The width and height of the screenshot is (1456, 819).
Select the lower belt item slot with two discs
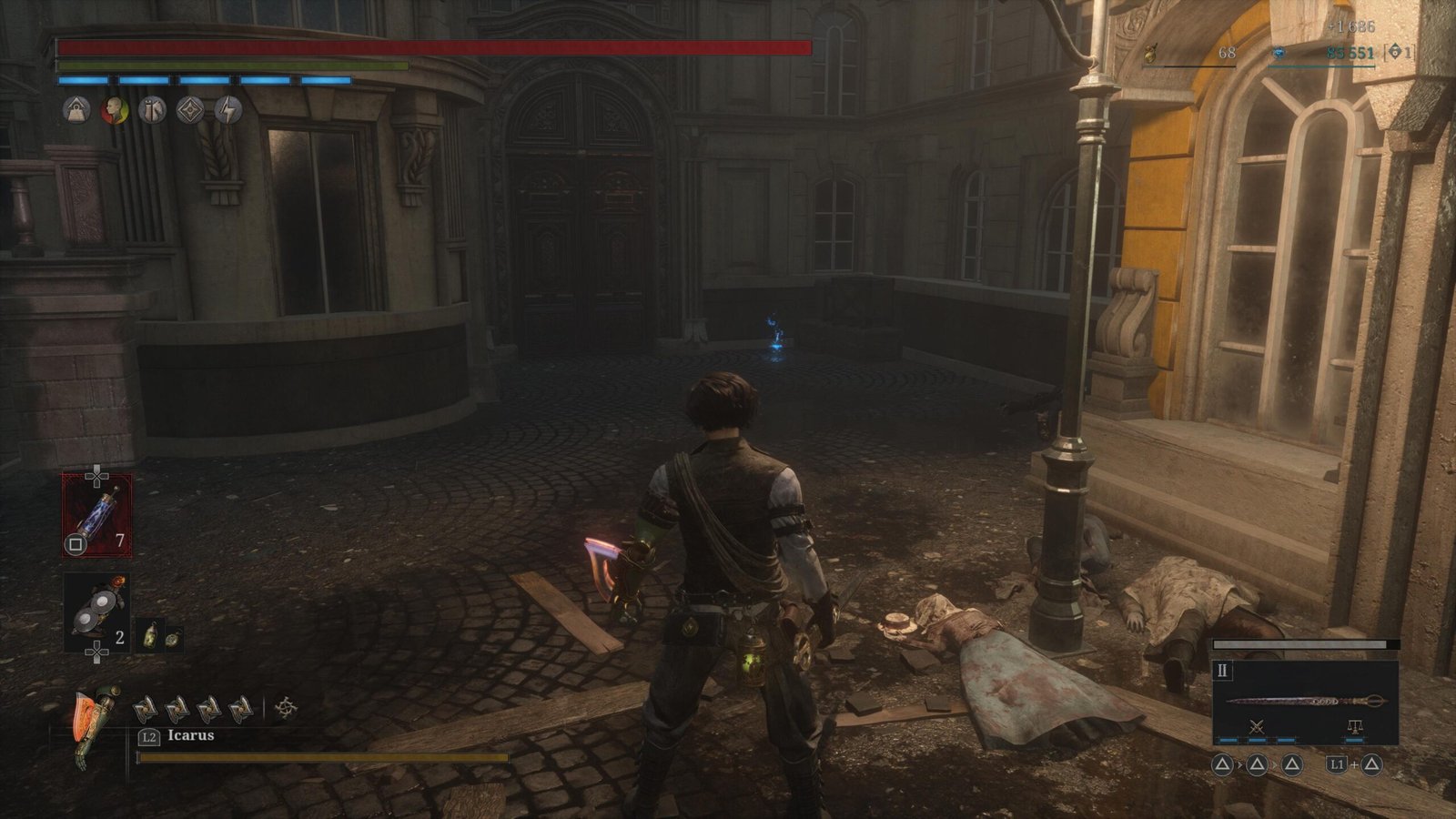pos(96,612)
